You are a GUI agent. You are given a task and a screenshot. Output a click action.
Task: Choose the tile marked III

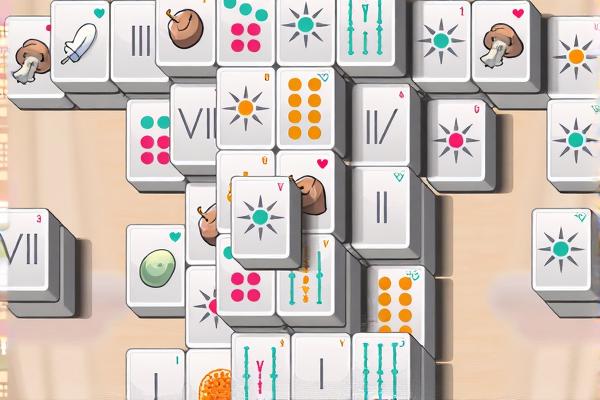tap(140, 41)
